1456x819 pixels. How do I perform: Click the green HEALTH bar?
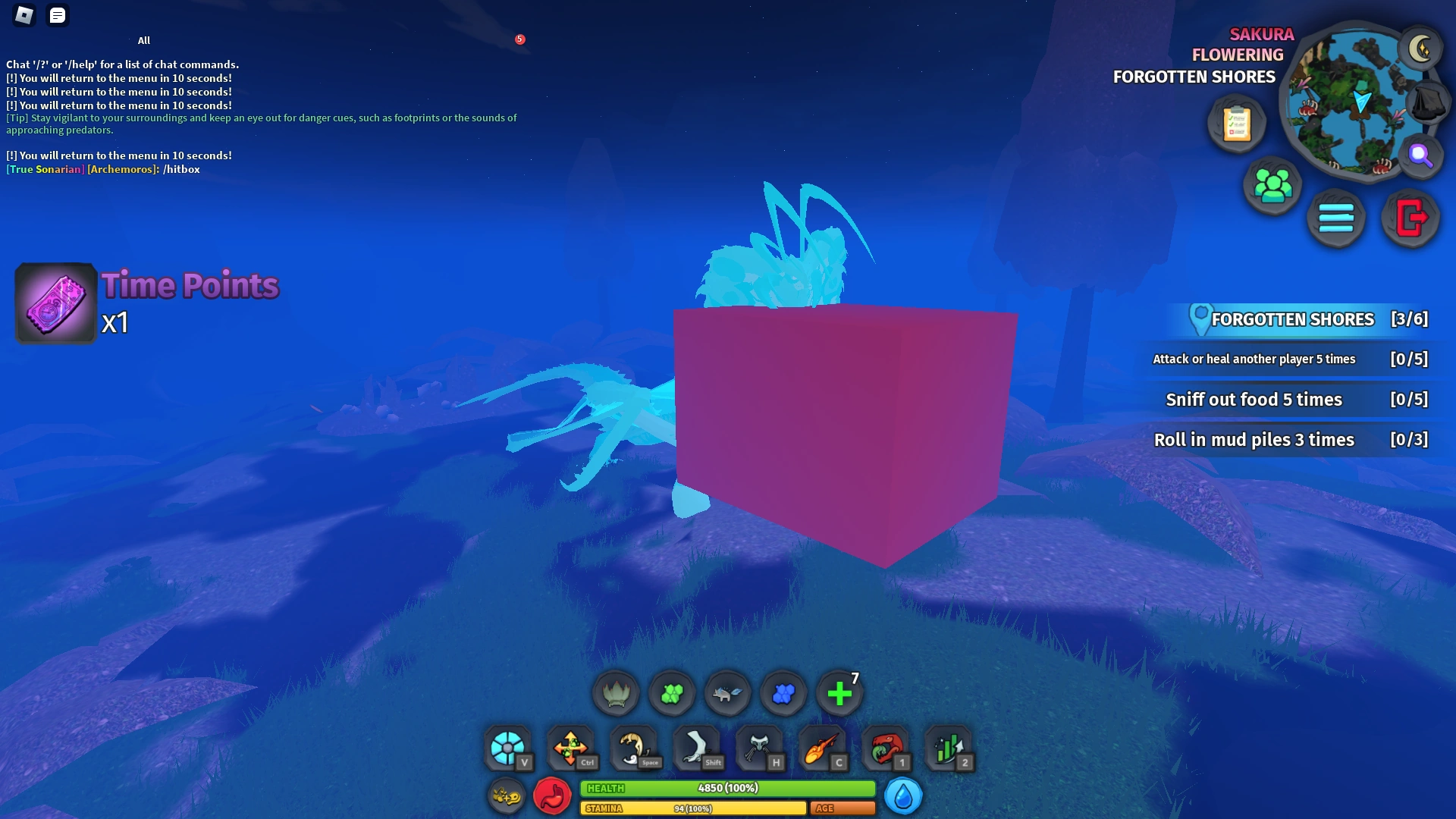[x=728, y=789]
